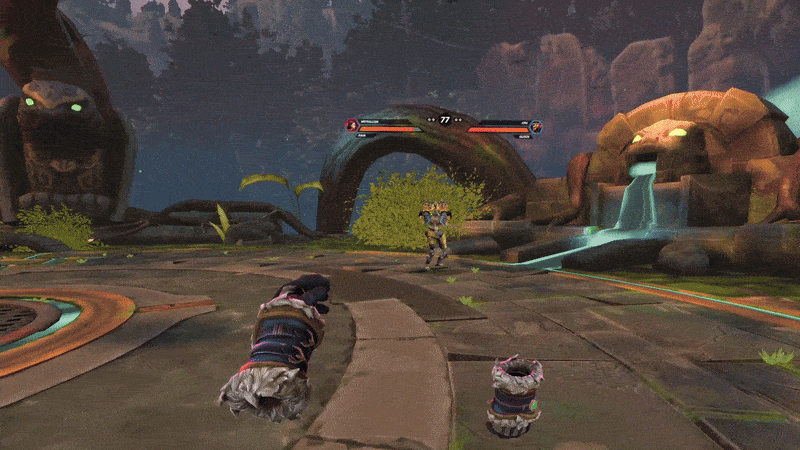Click the right opponent's blue portrait icon
This screenshot has width=800, height=450.
pos(536,126)
